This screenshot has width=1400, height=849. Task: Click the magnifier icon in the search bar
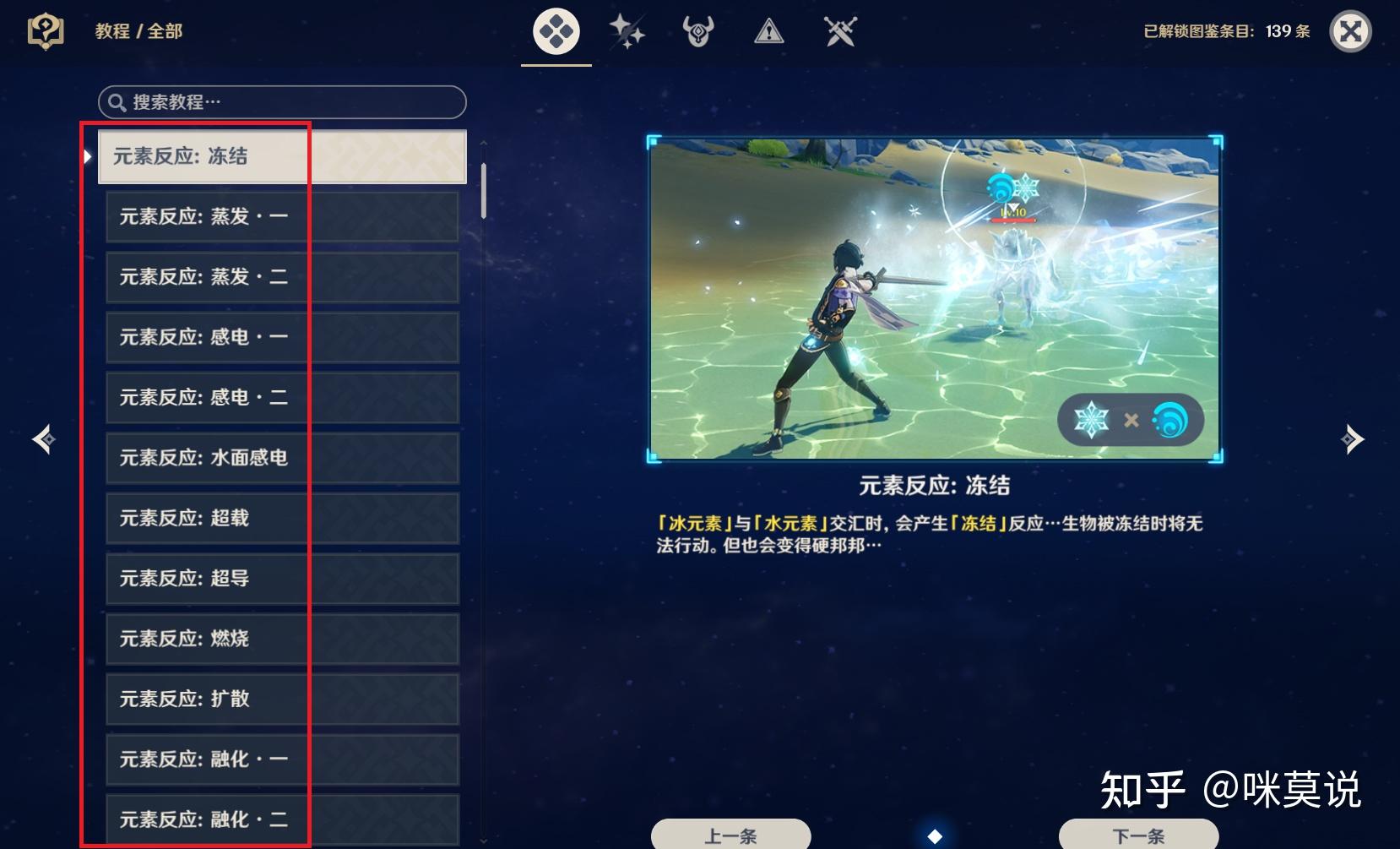tap(117, 102)
